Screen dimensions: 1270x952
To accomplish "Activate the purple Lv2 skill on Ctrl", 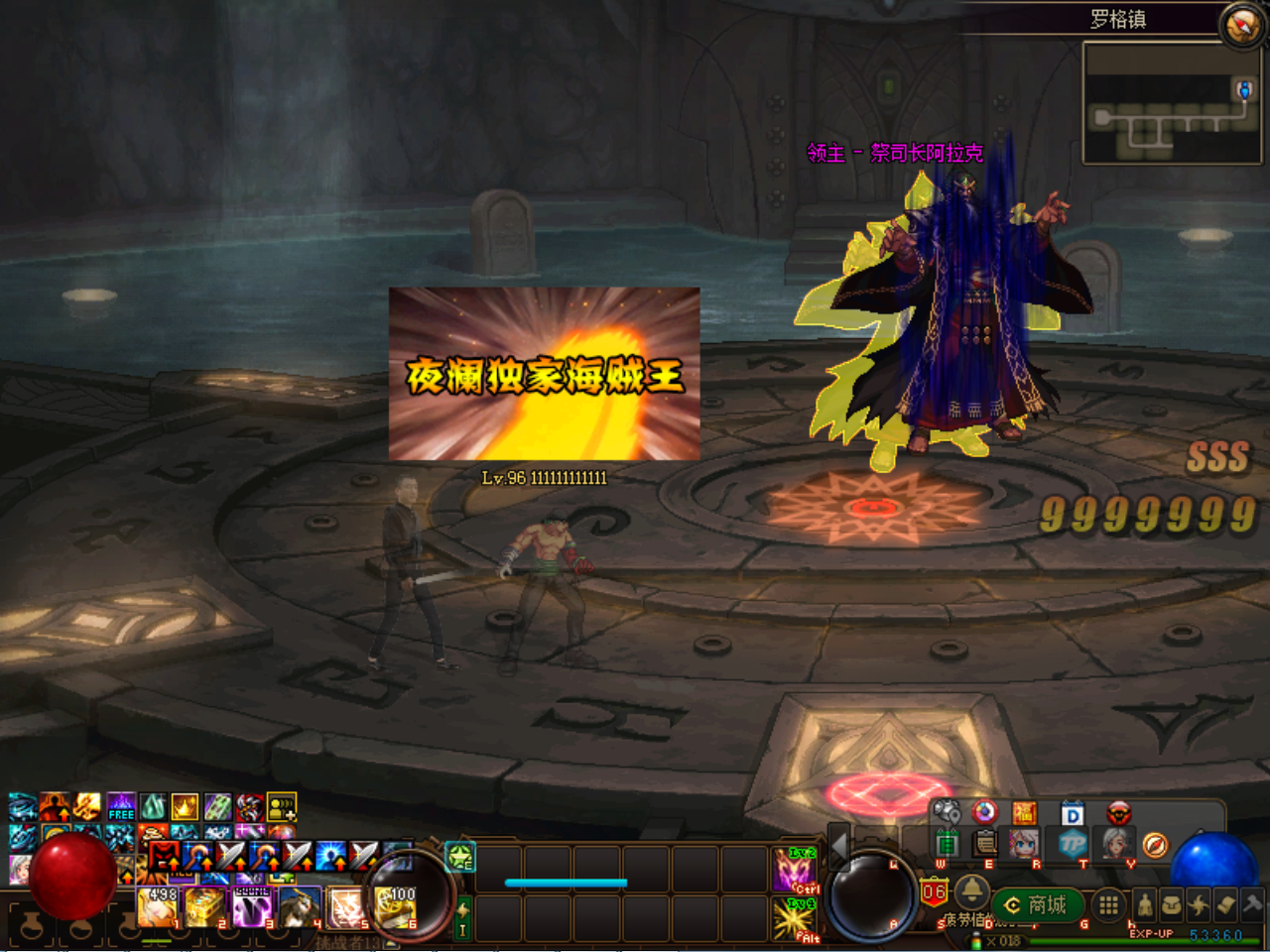I will 794,870.
